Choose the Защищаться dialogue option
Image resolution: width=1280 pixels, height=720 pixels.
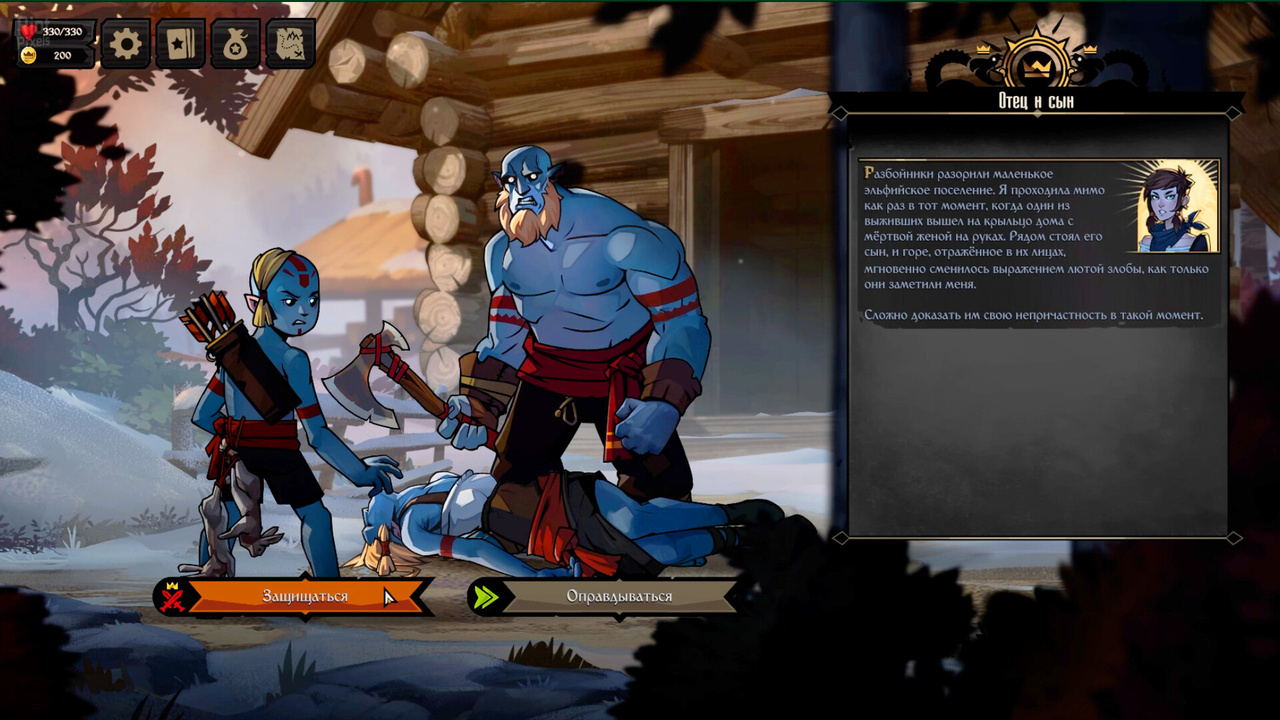pyautogui.click(x=305, y=597)
